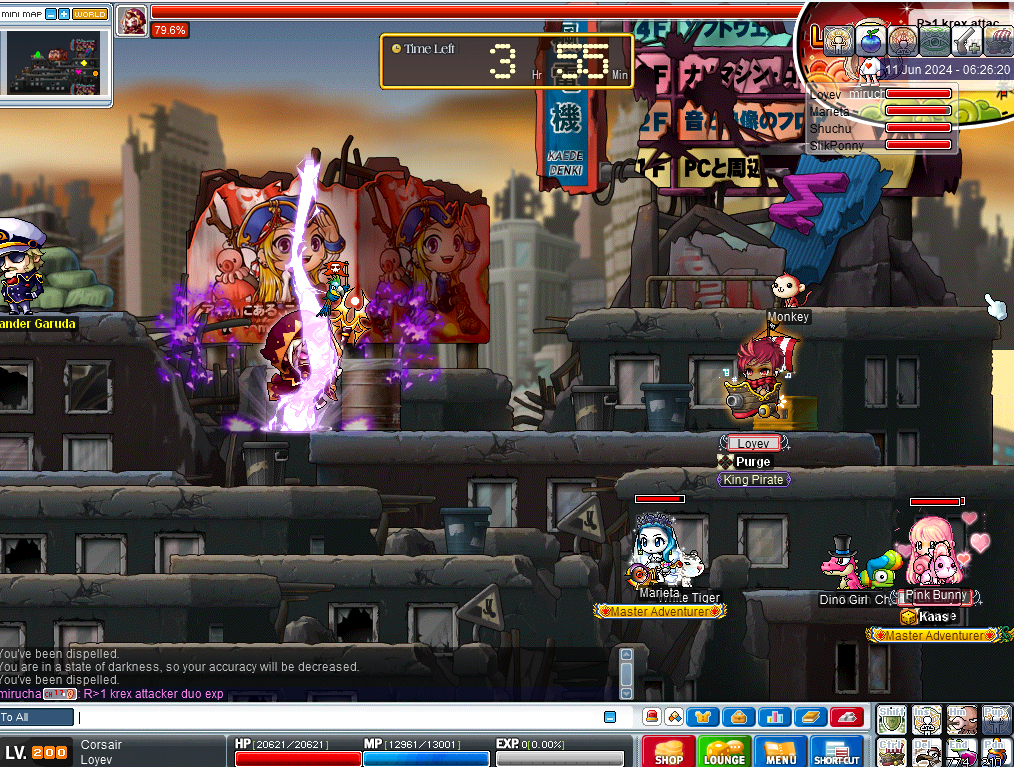Select the blue apple buff icon
The height and width of the screenshot is (767, 1014).
point(870,40)
